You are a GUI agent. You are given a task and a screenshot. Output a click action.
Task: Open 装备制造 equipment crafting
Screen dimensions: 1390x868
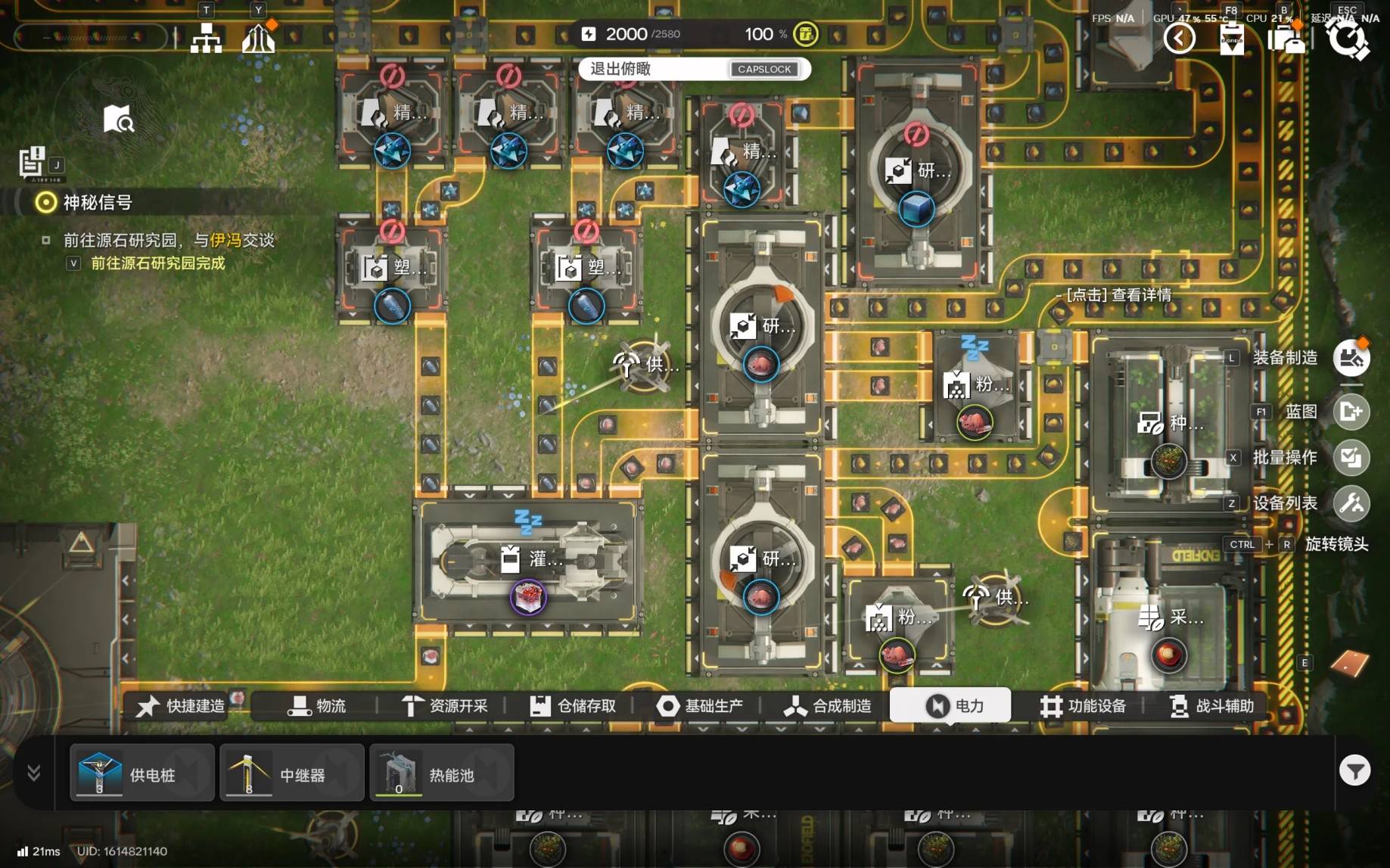coord(1351,358)
